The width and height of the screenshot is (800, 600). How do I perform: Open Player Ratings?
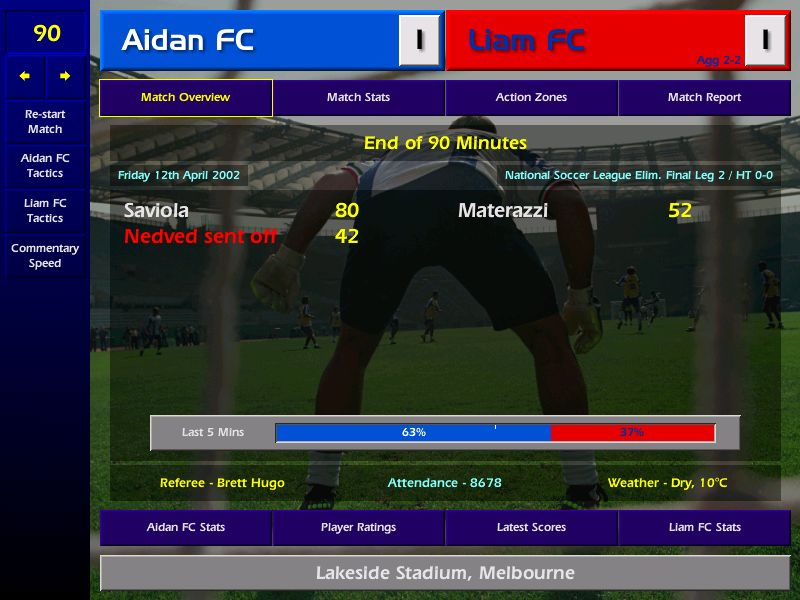tap(358, 527)
